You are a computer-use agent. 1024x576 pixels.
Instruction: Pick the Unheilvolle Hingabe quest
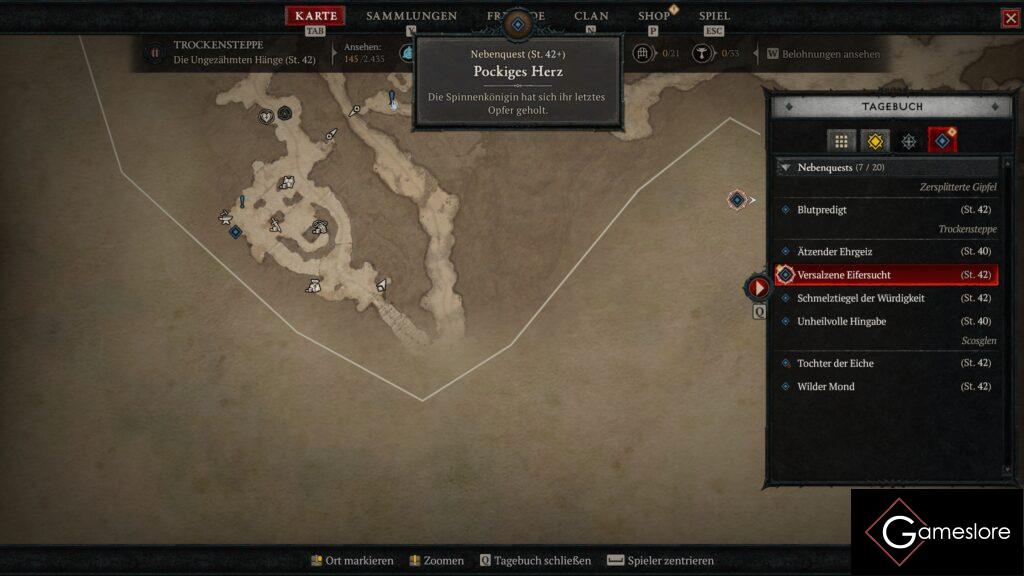841,321
